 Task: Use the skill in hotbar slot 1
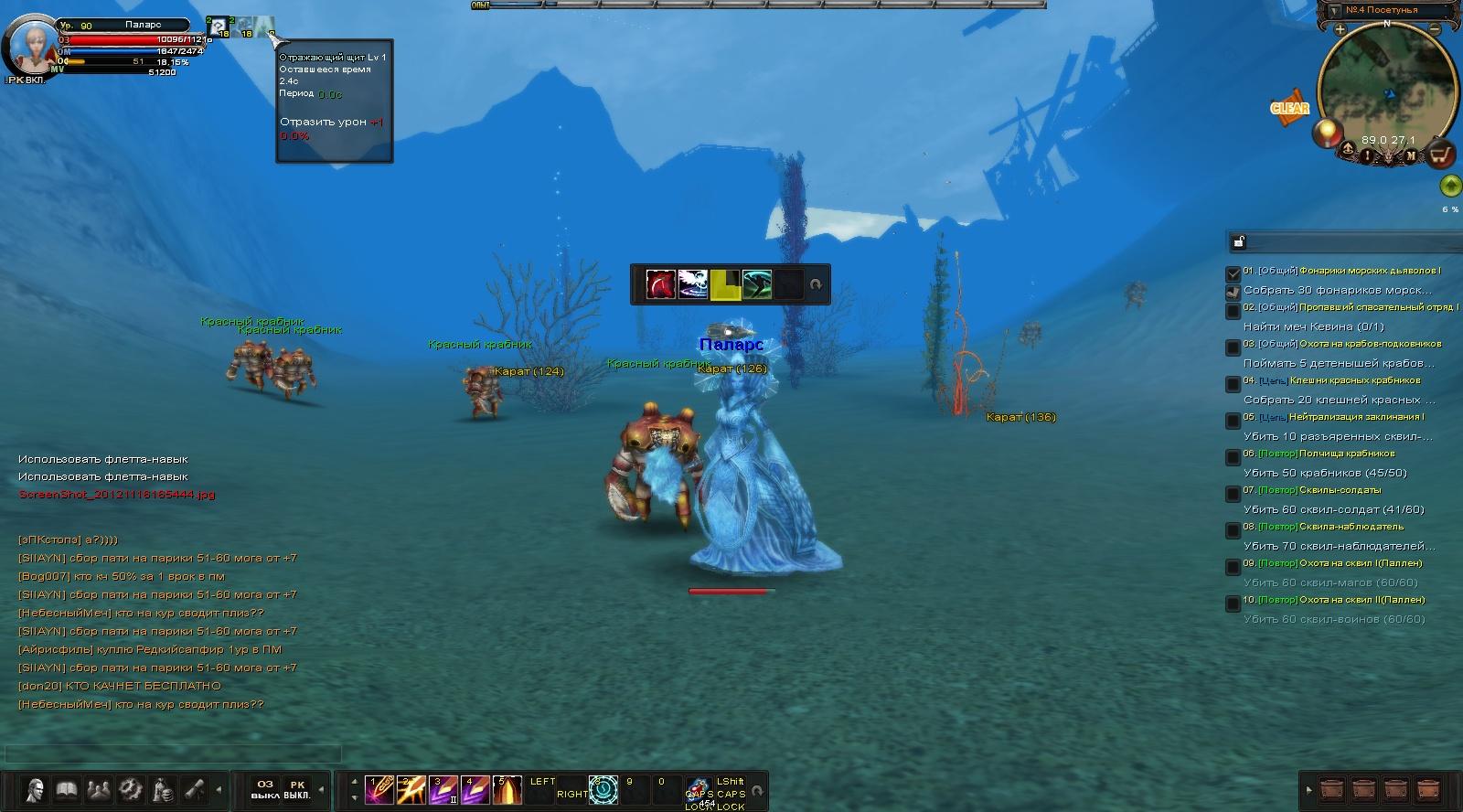(379, 789)
